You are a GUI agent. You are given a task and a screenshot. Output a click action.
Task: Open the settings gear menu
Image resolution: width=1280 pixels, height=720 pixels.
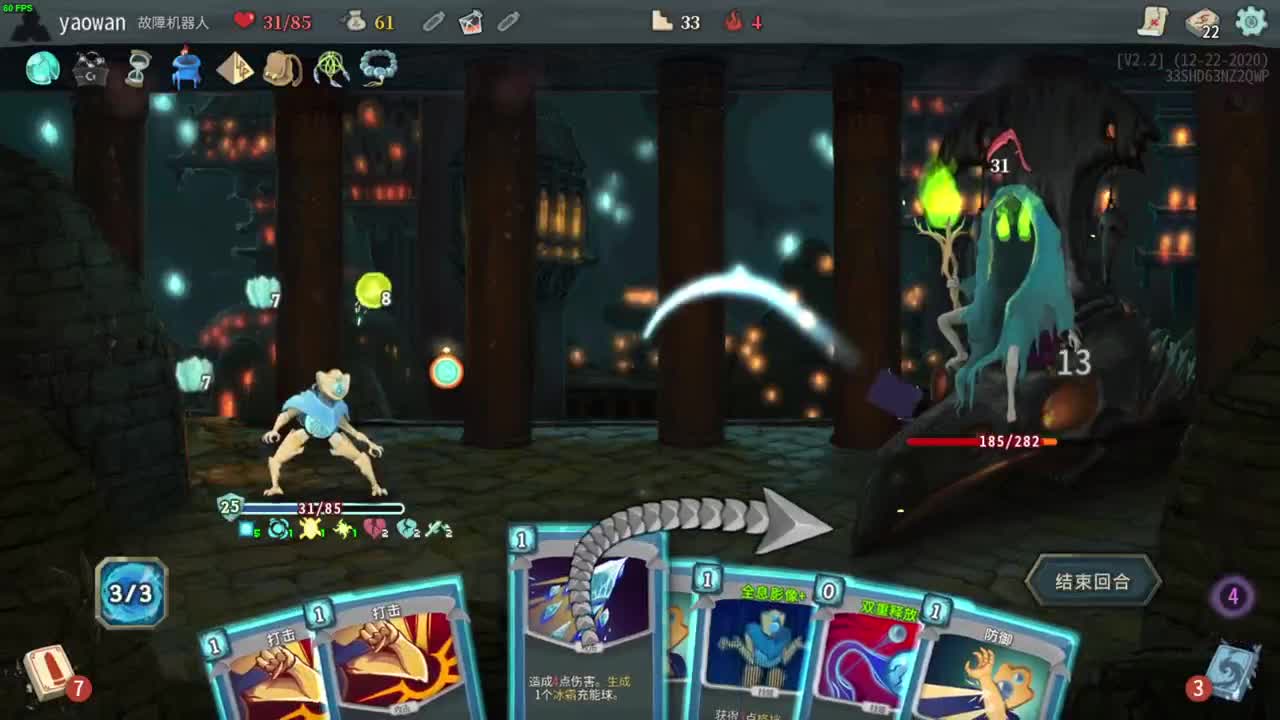[x=1251, y=21]
